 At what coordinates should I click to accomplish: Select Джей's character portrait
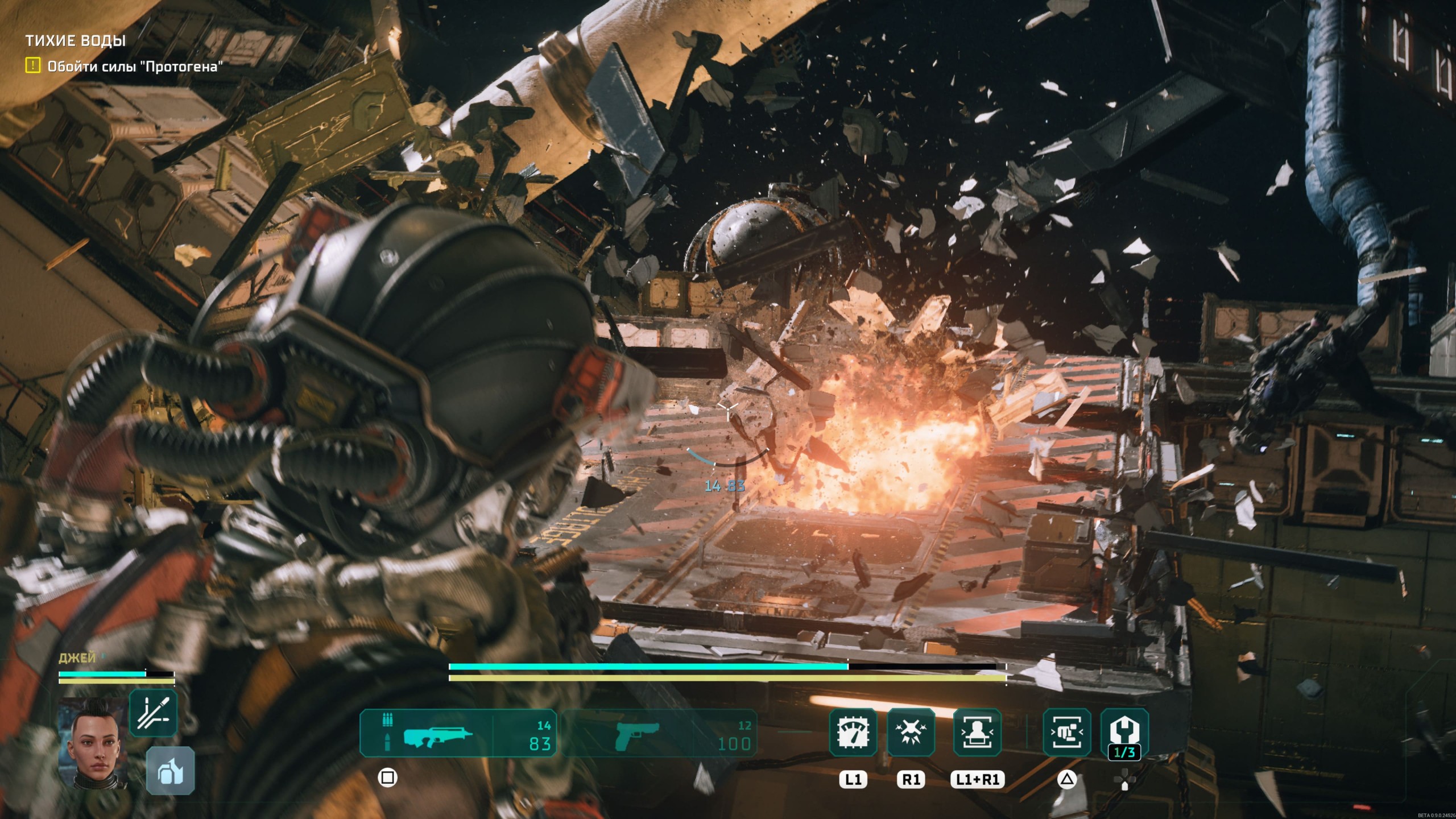click(x=93, y=743)
